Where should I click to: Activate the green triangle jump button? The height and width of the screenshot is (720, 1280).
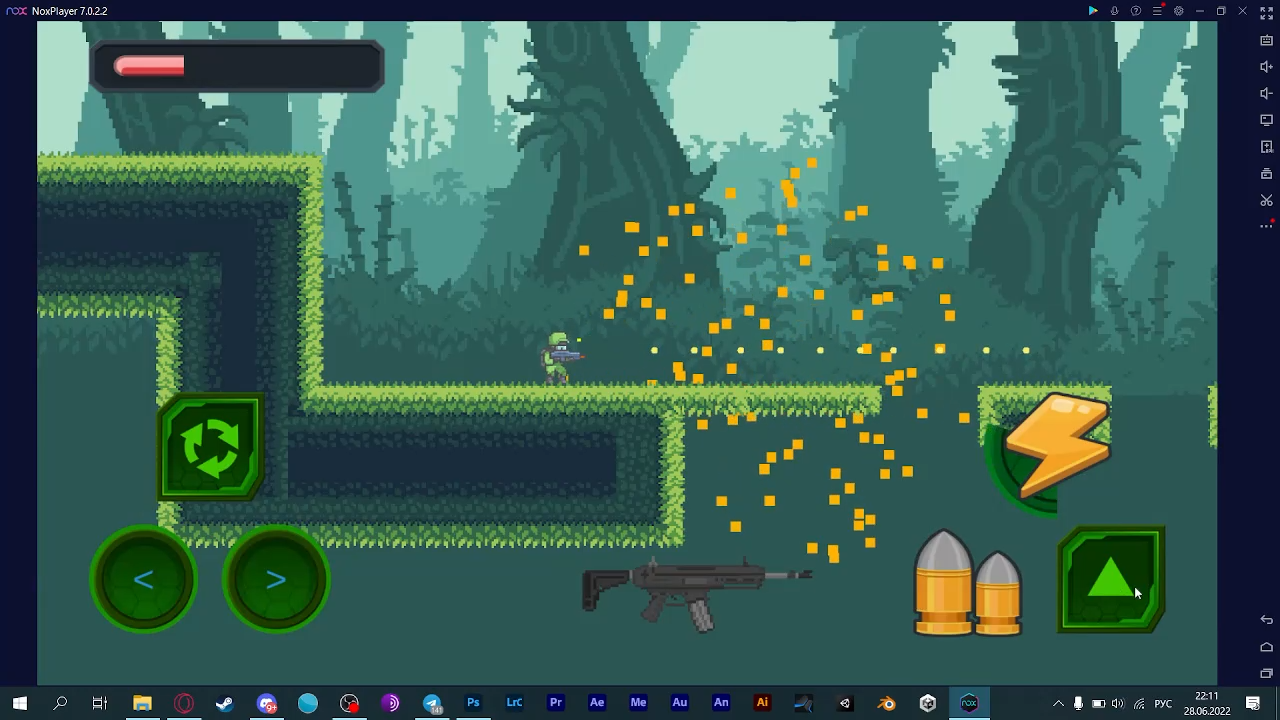(1110, 580)
